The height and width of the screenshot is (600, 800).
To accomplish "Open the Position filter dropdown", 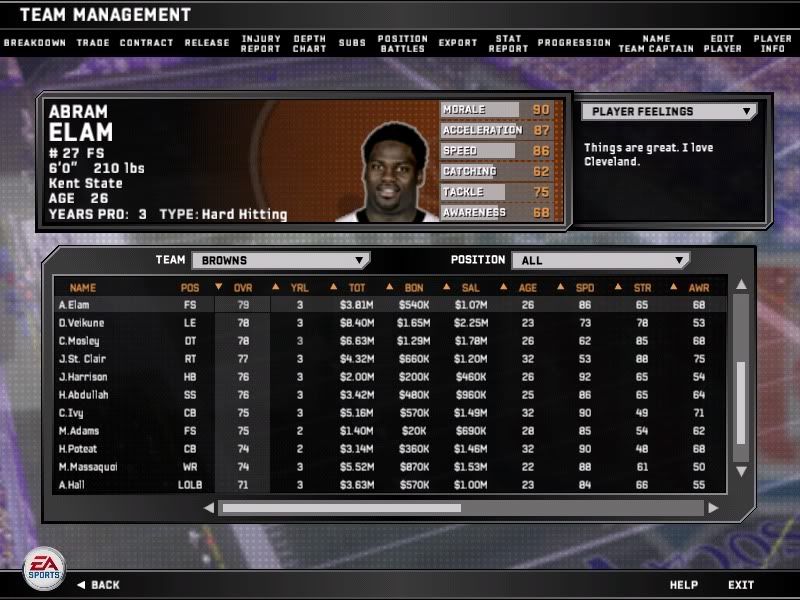I will coord(600,260).
